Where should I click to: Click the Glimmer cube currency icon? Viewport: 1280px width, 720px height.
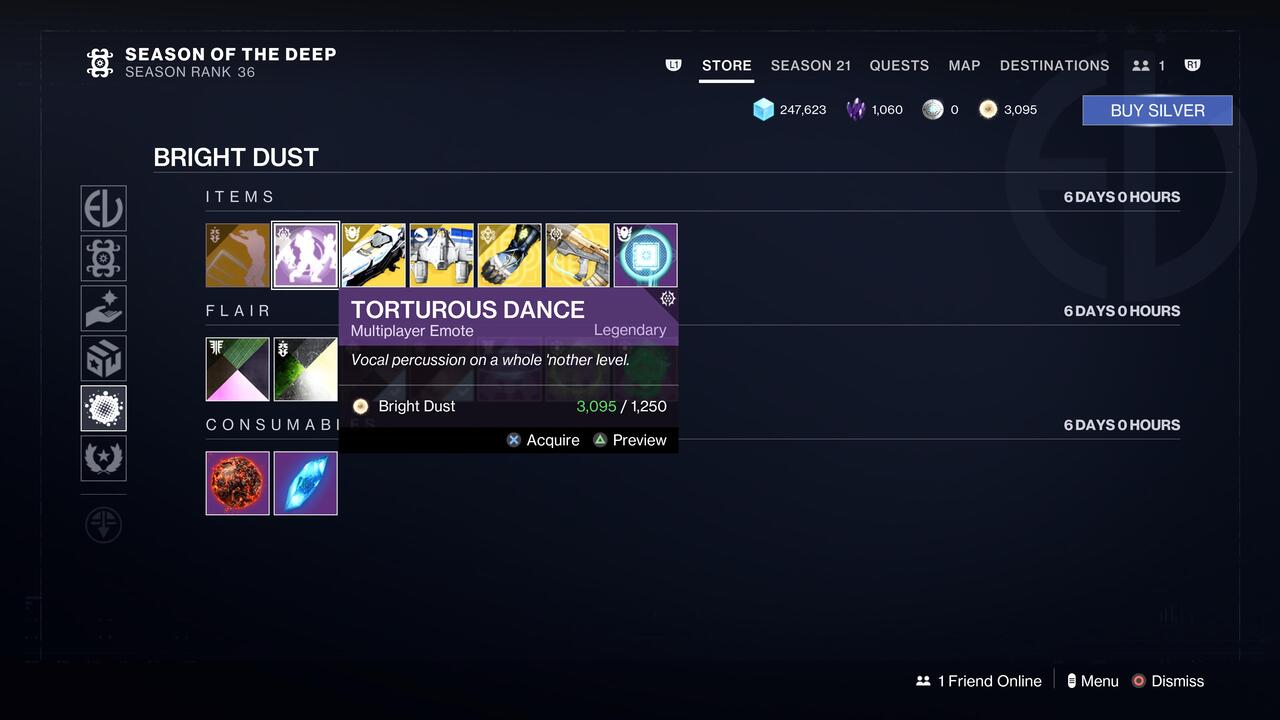tap(763, 109)
